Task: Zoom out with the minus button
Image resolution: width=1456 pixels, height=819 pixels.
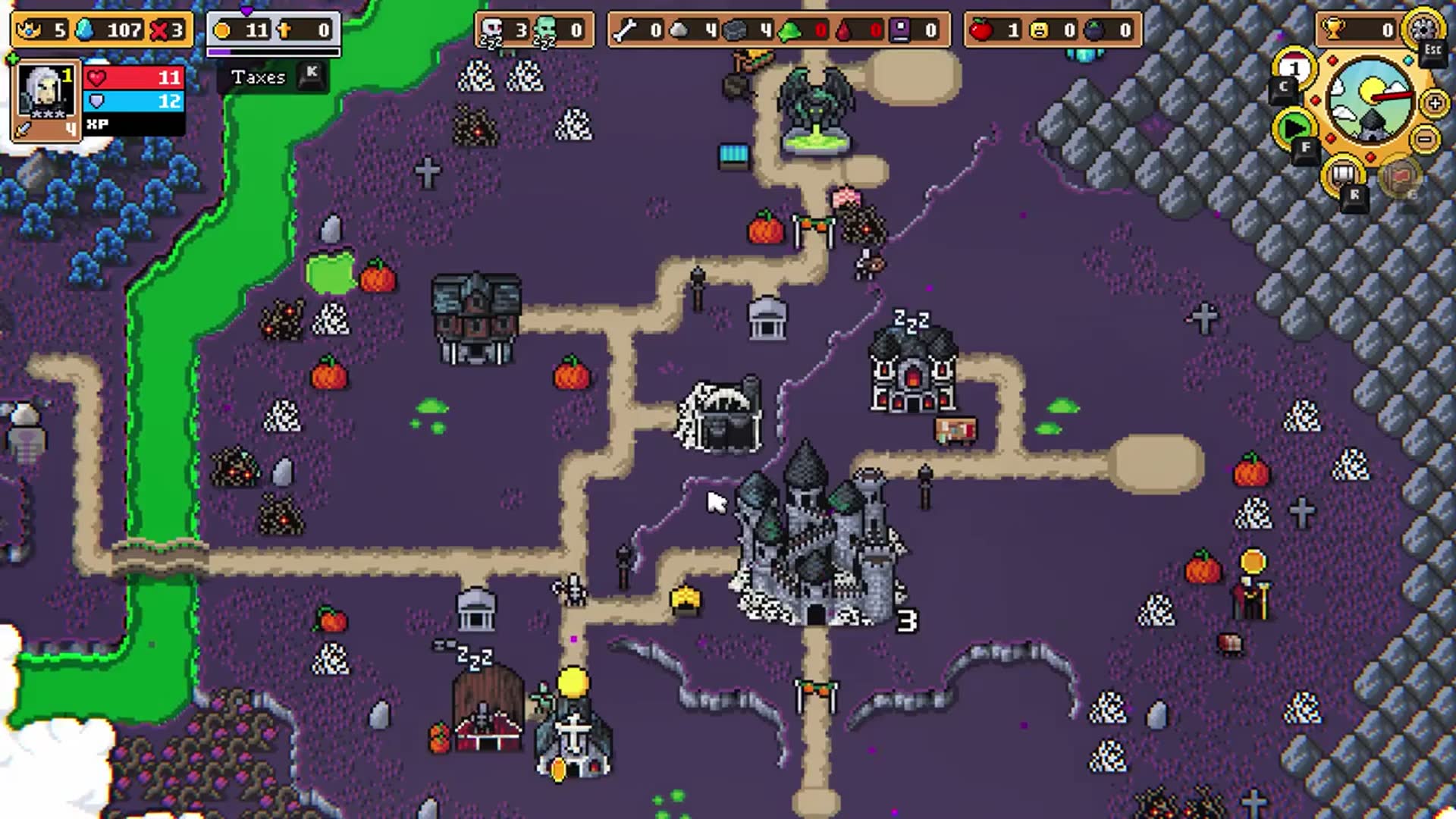Action: coord(1426,140)
